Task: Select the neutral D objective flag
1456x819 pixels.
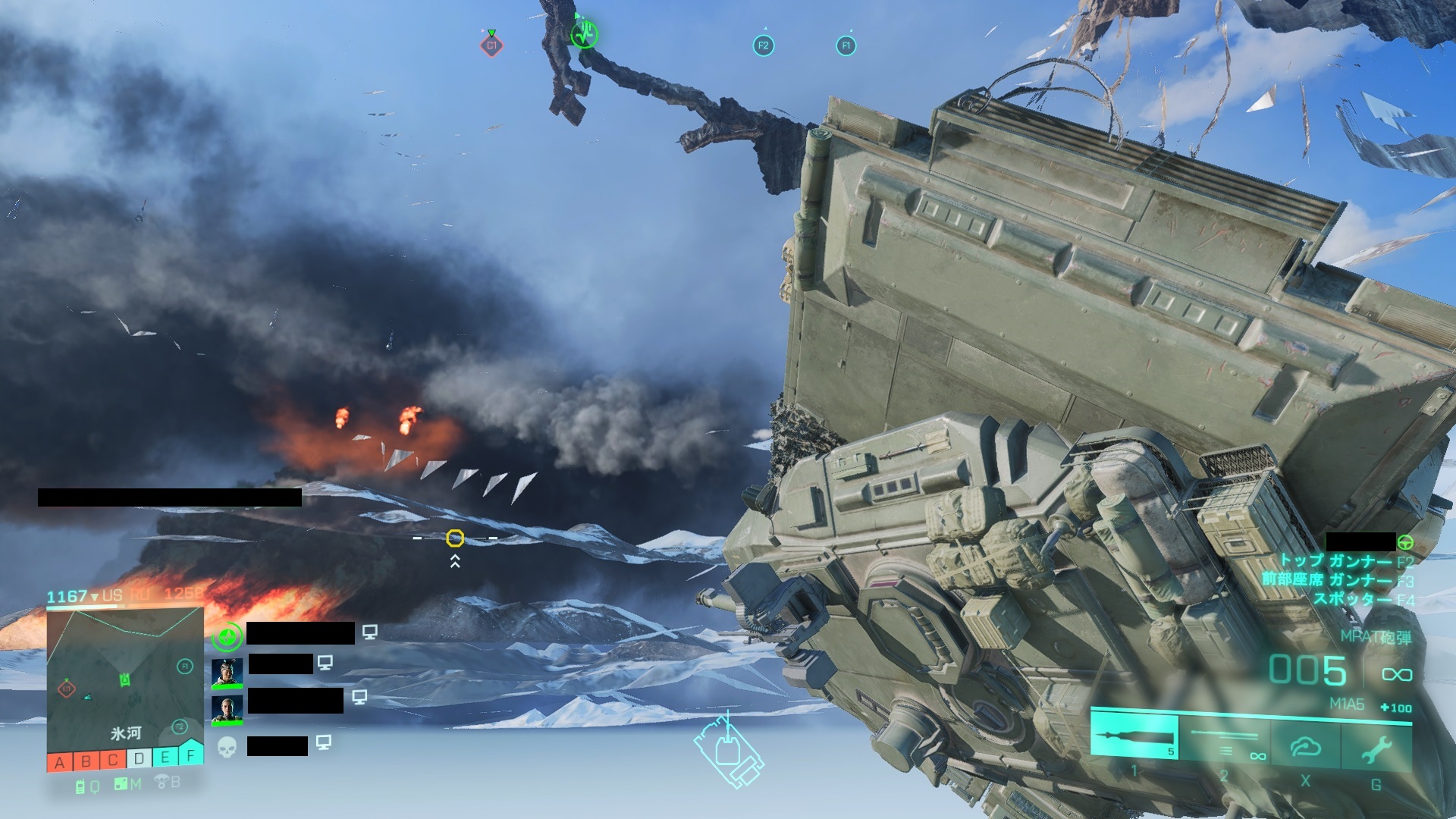Action: (139, 758)
